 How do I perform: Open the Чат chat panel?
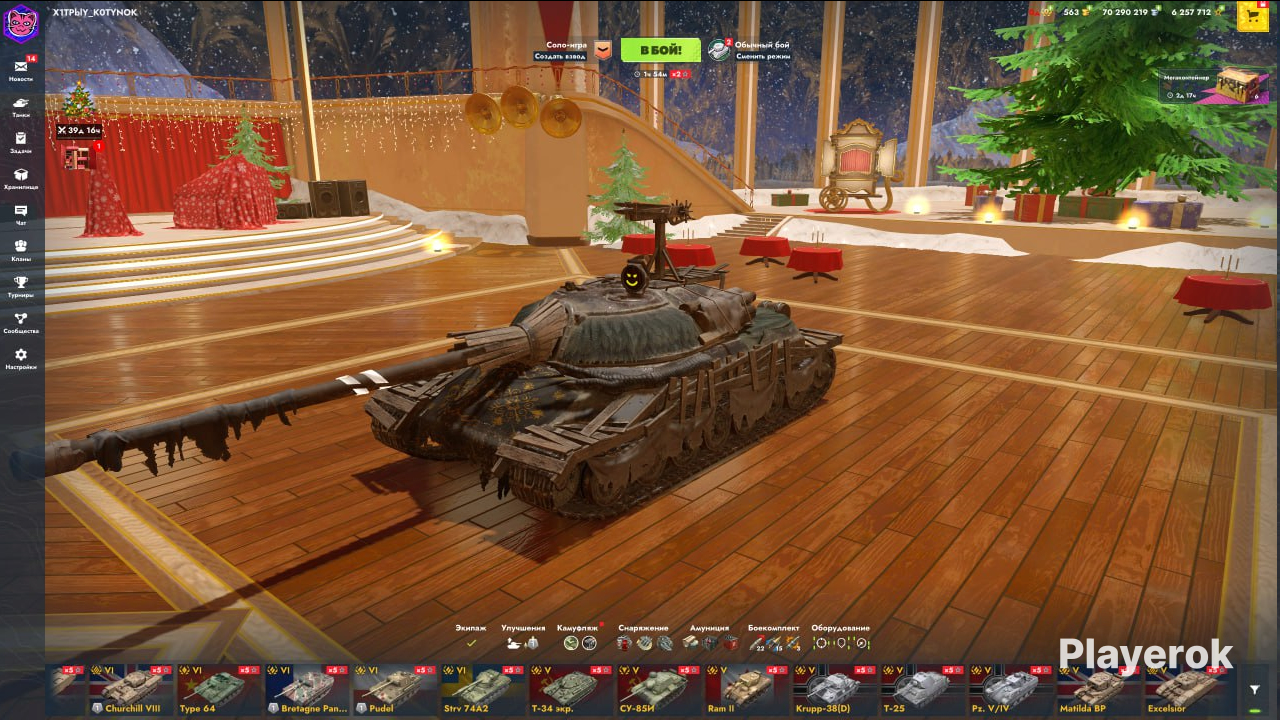21,214
